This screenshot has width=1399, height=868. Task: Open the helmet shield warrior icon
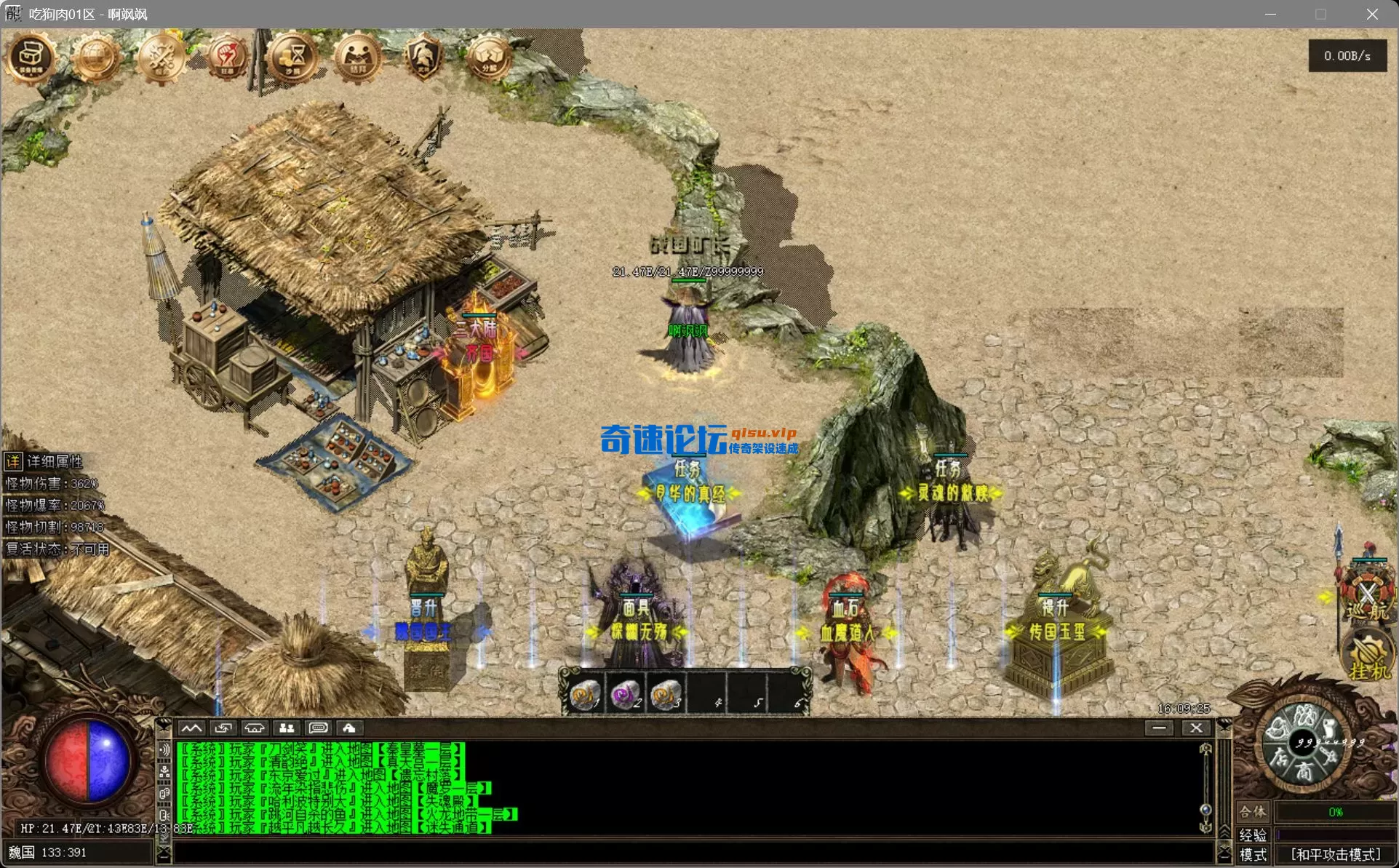[422, 55]
